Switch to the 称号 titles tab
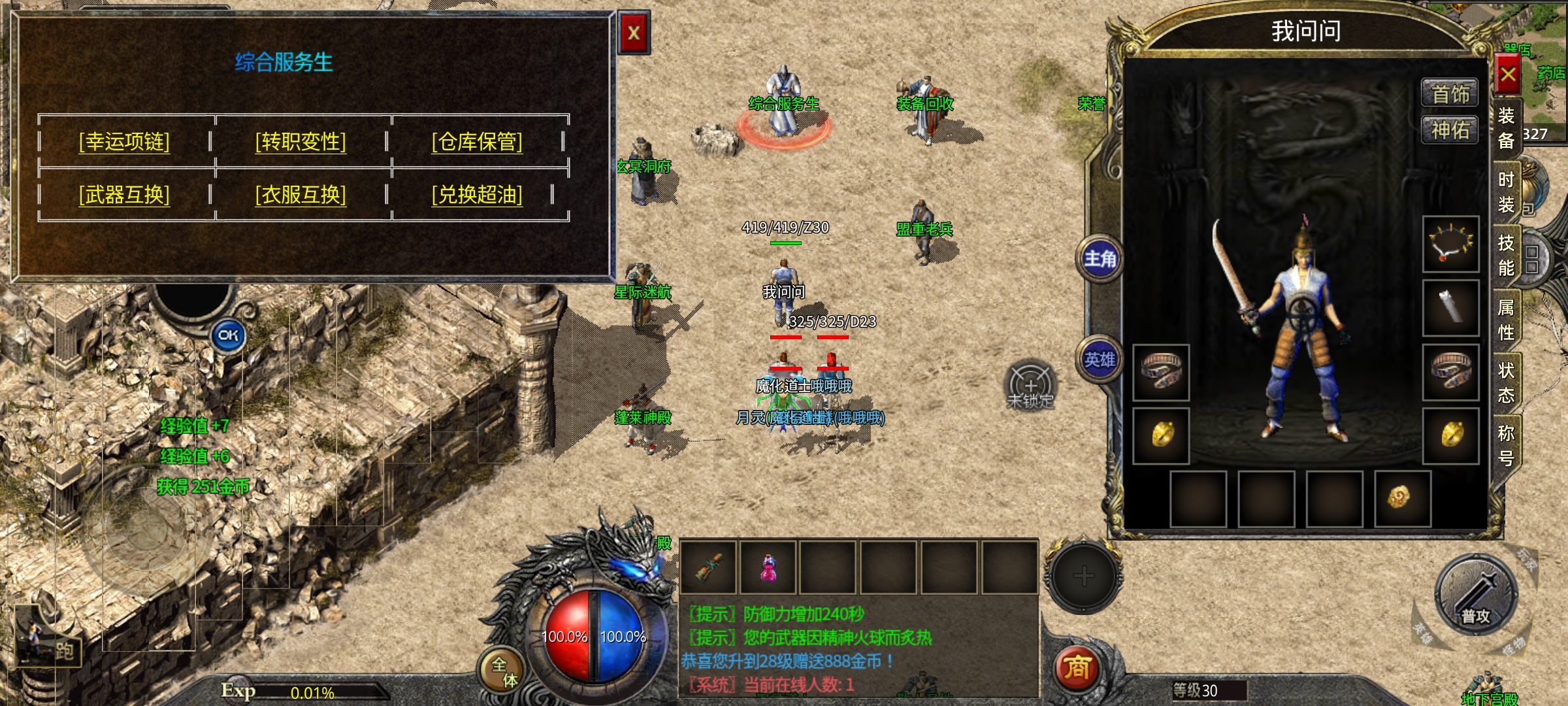 pyautogui.click(x=1506, y=445)
